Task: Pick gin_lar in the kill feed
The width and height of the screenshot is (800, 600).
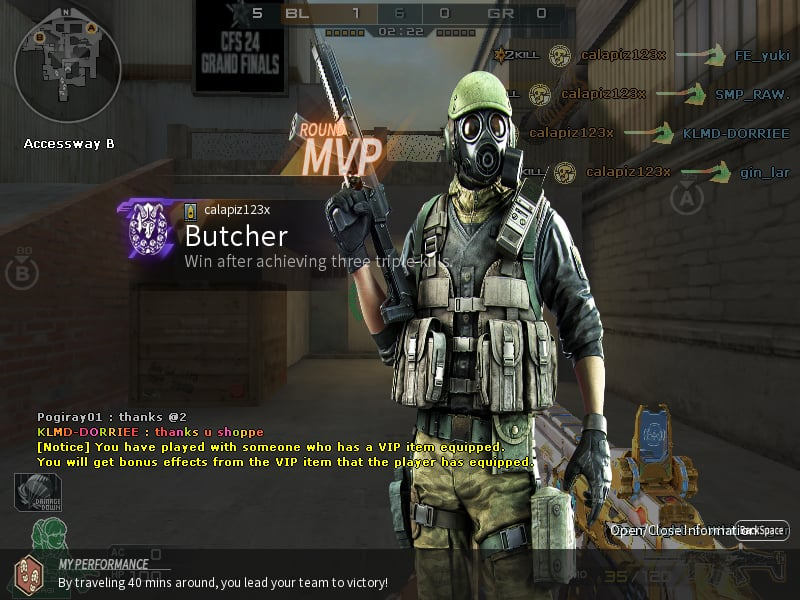Action: pyautogui.click(x=765, y=172)
